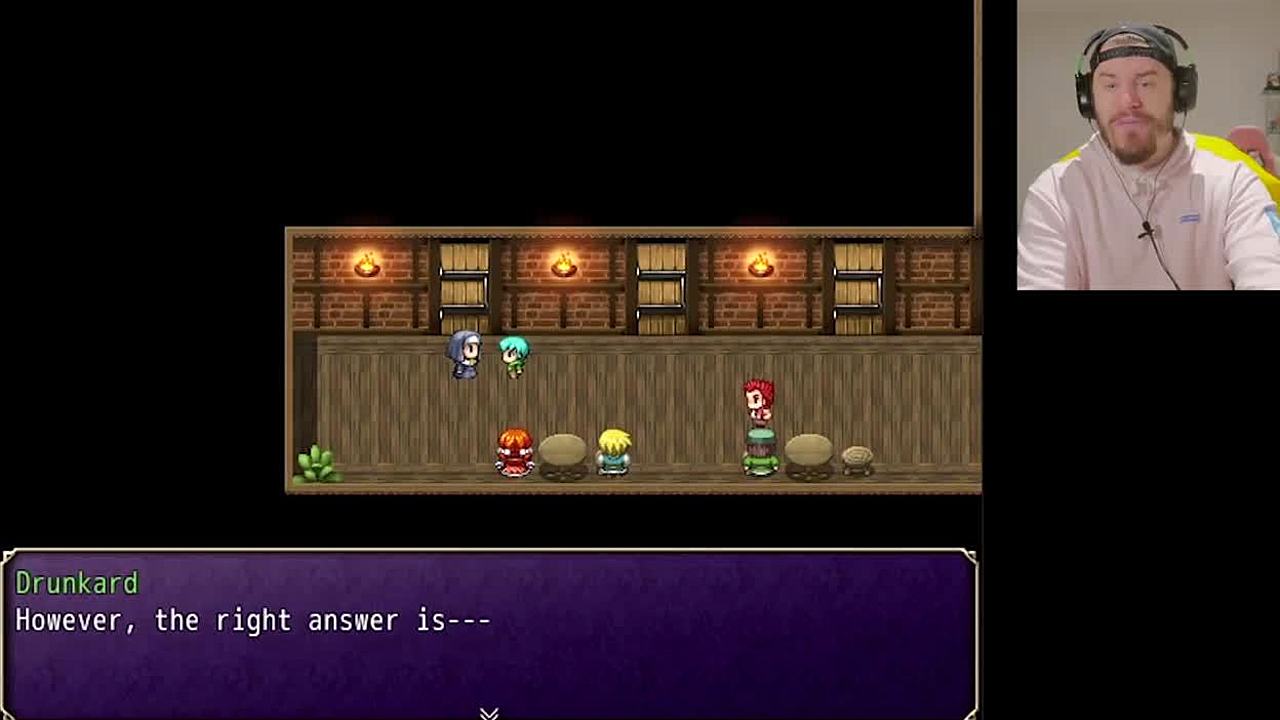Click the dialogue continue arrow indicator

489,713
